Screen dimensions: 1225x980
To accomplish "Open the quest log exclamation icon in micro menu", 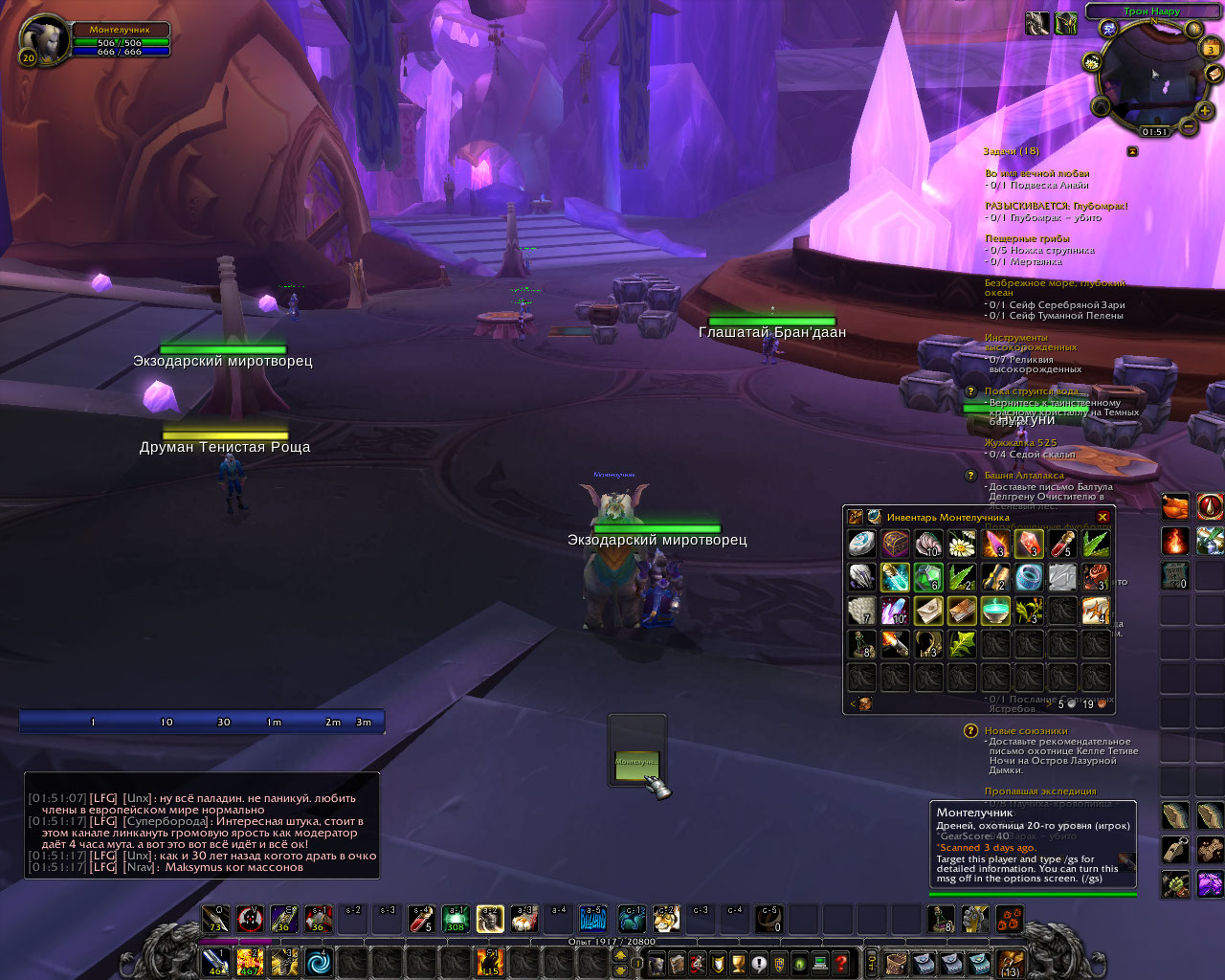I will click(x=759, y=963).
